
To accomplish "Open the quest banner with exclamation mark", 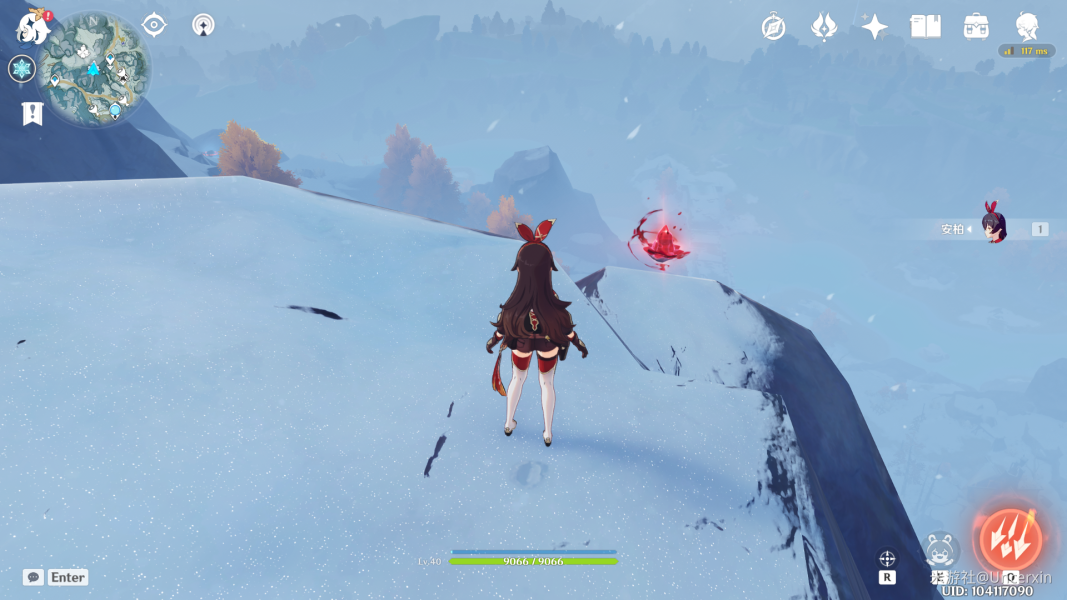I will (32, 114).
